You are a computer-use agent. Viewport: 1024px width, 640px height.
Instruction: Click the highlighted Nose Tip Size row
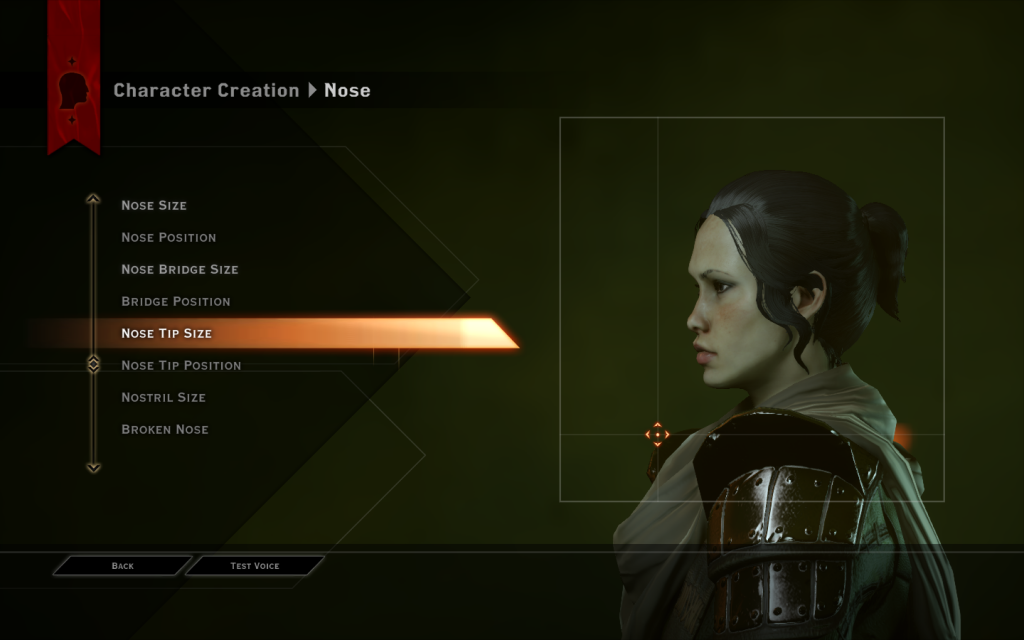tap(167, 333)
